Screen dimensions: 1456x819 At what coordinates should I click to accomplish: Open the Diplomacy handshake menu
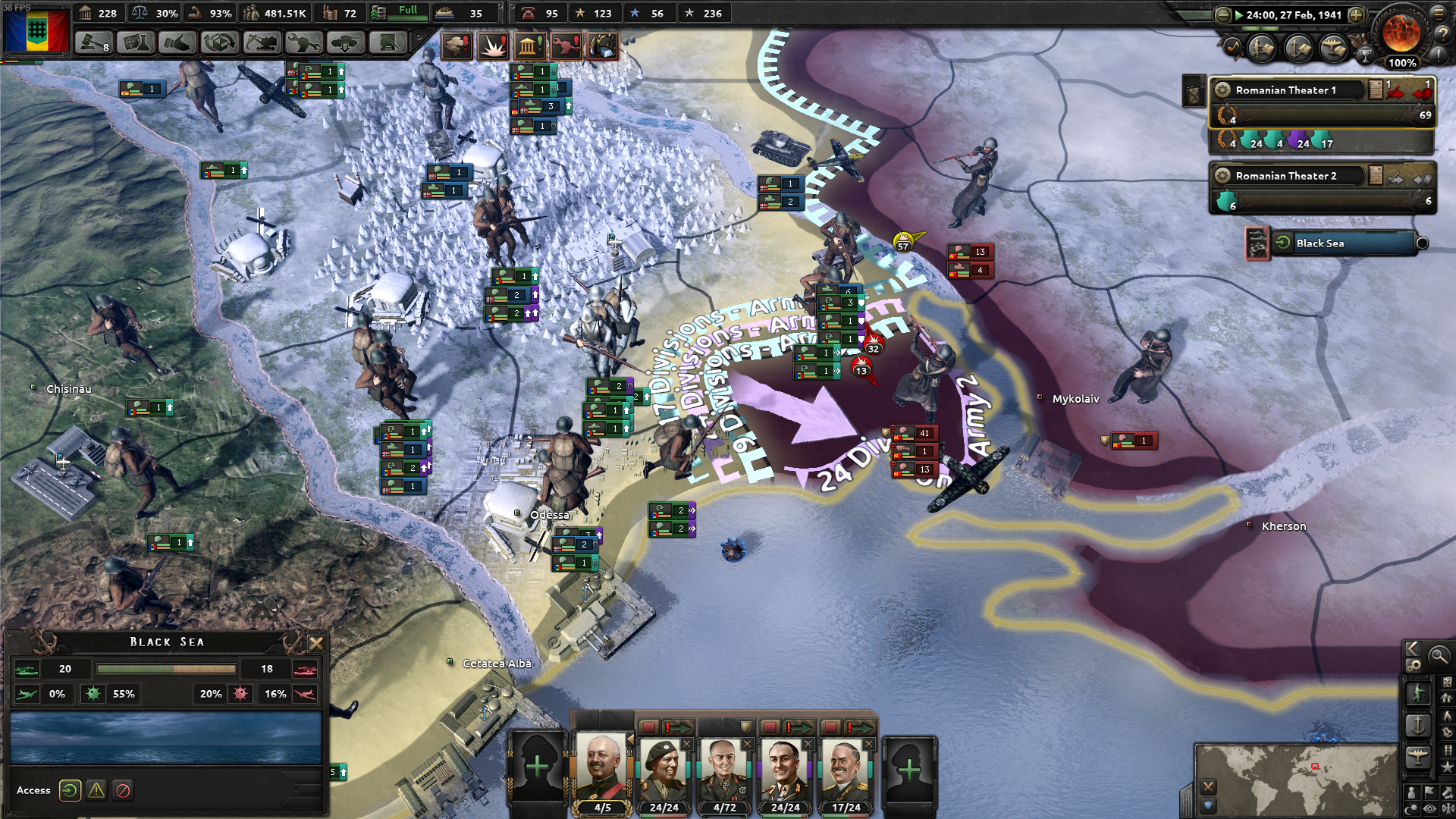pyautogui.click(x=177, y=43)
